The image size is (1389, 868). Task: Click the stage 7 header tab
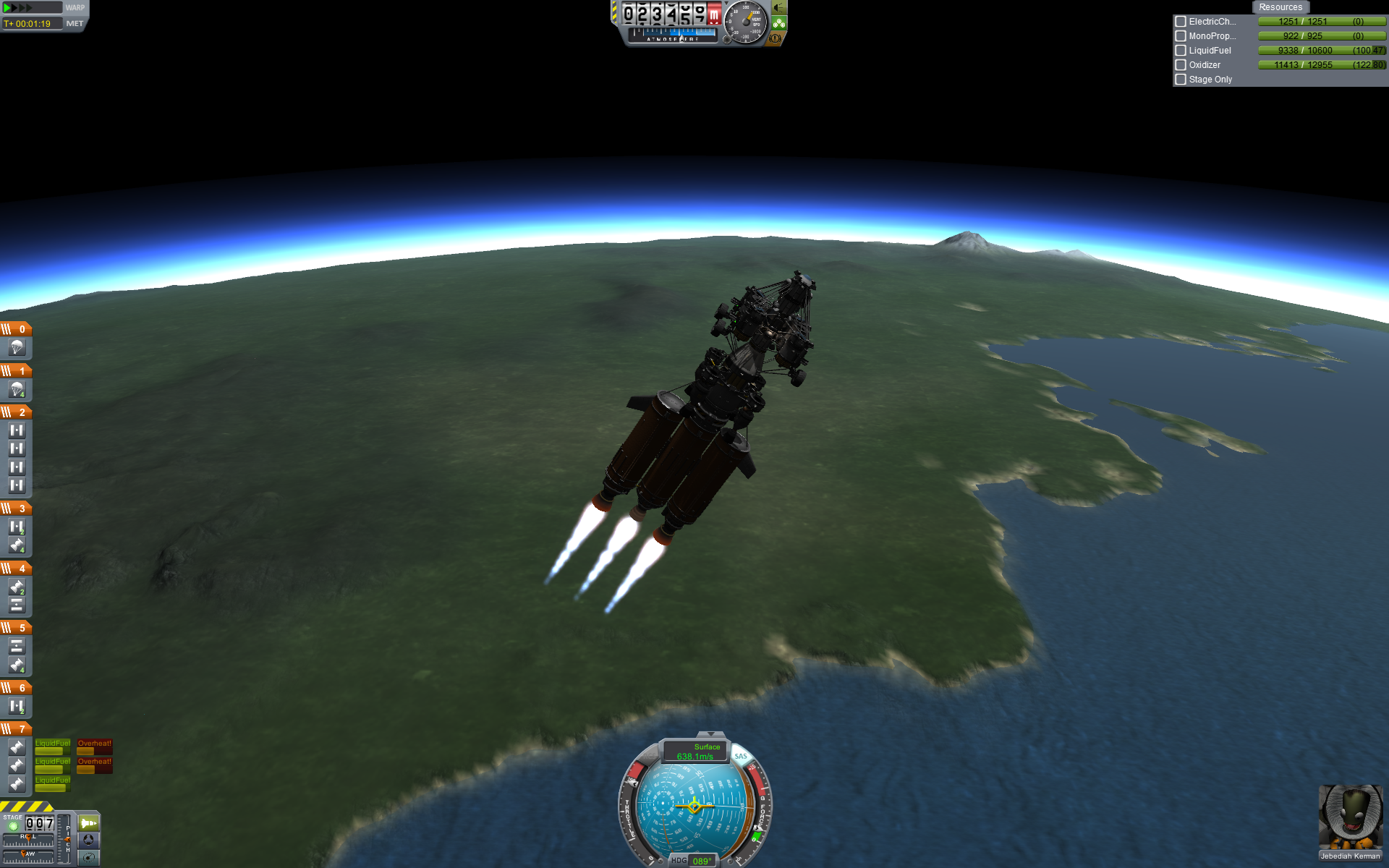pos(16,729)
